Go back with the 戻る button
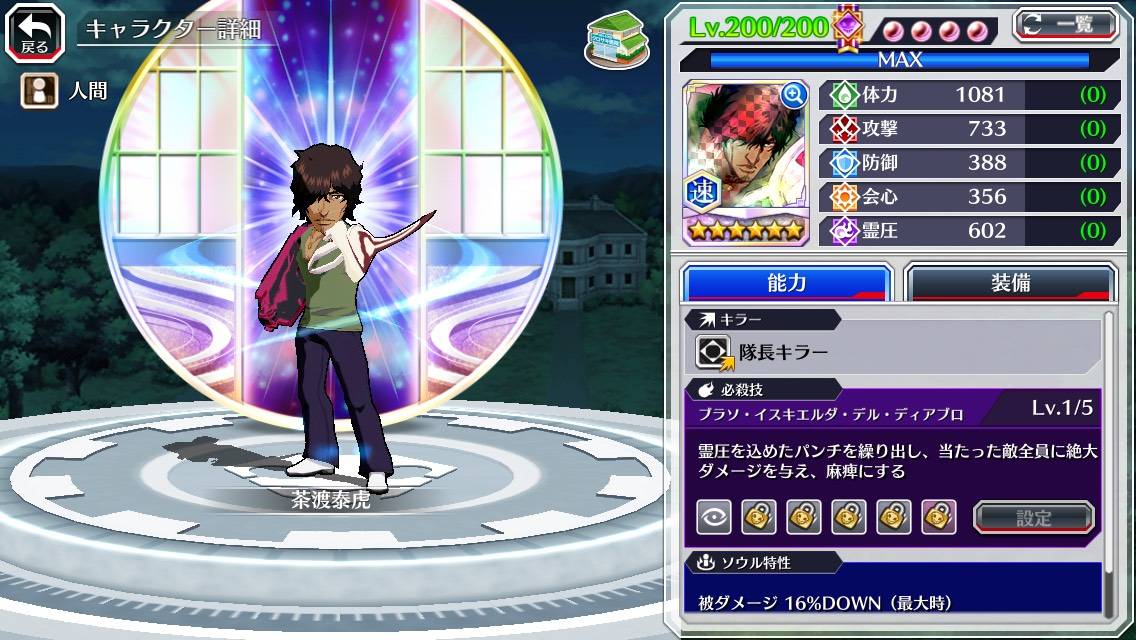Screen dimensions: 1136x640 (35, 31)
